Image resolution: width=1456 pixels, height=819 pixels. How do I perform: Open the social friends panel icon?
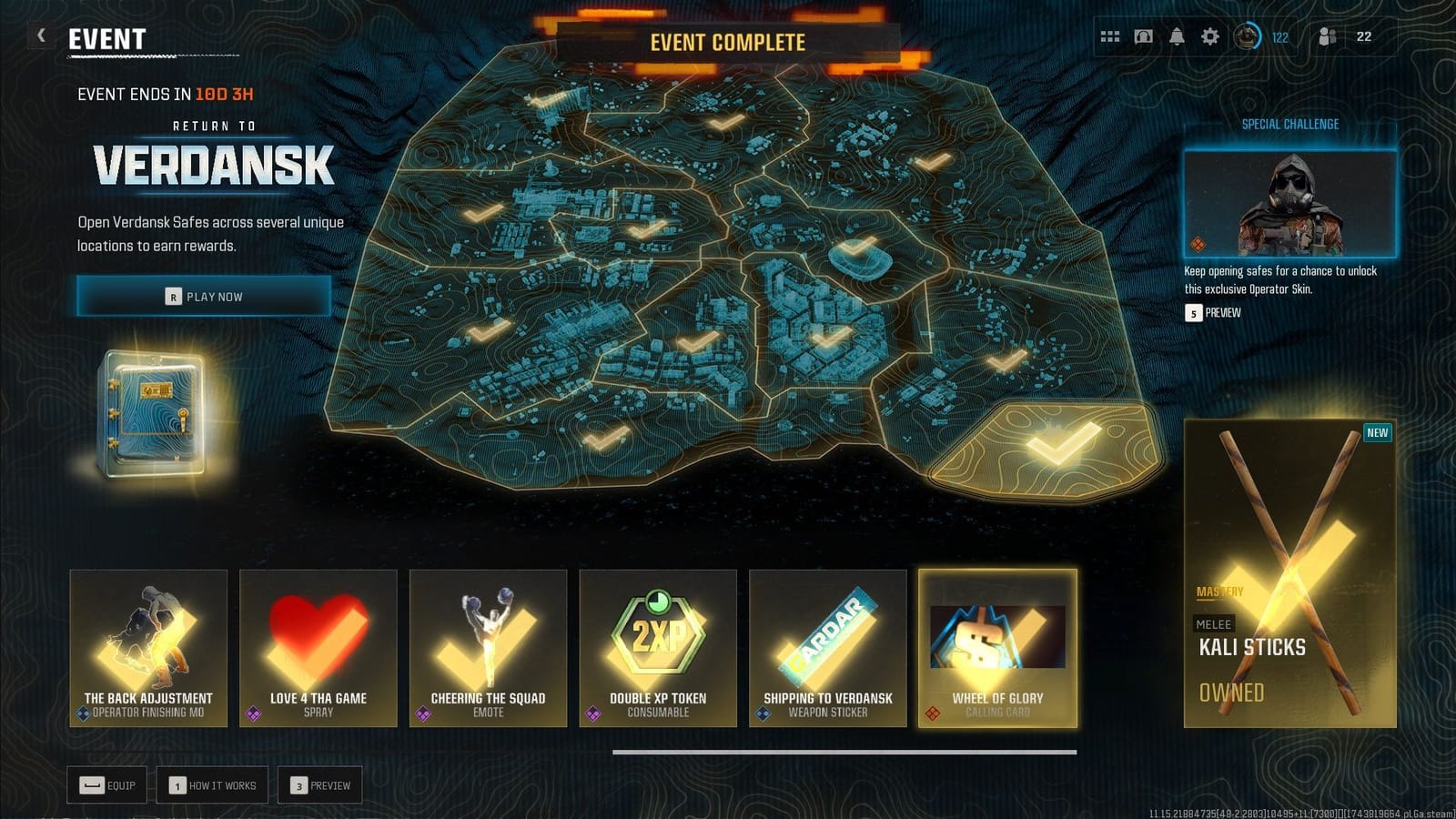coord(1327,36)
